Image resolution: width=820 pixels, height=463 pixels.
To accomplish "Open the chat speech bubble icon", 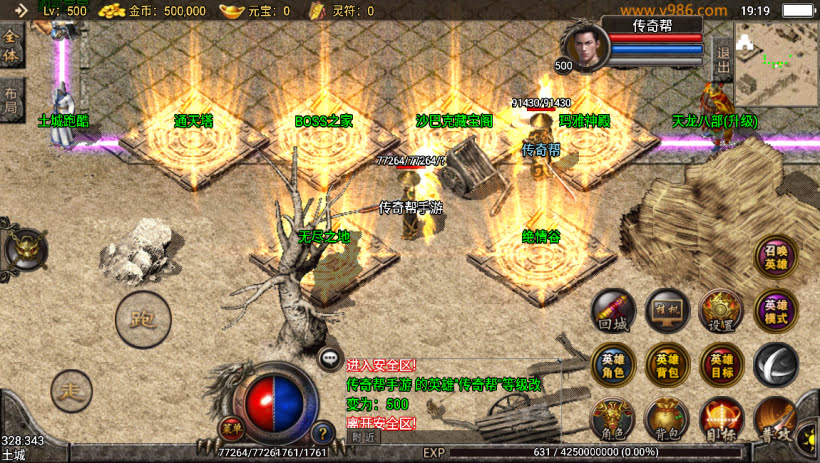I will pos(329,358).
